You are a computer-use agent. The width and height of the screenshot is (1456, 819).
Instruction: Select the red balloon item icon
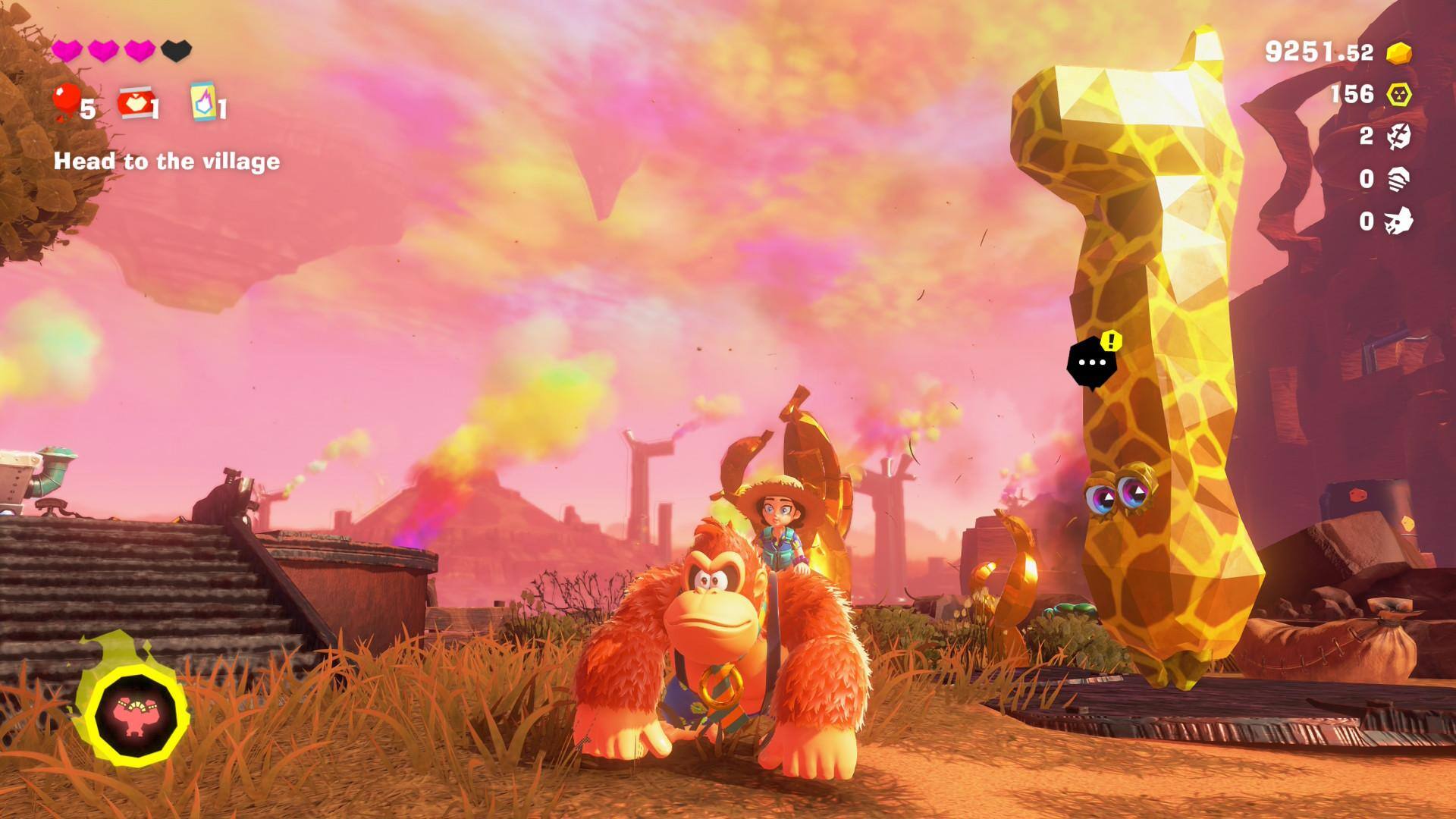pos(66,102)
